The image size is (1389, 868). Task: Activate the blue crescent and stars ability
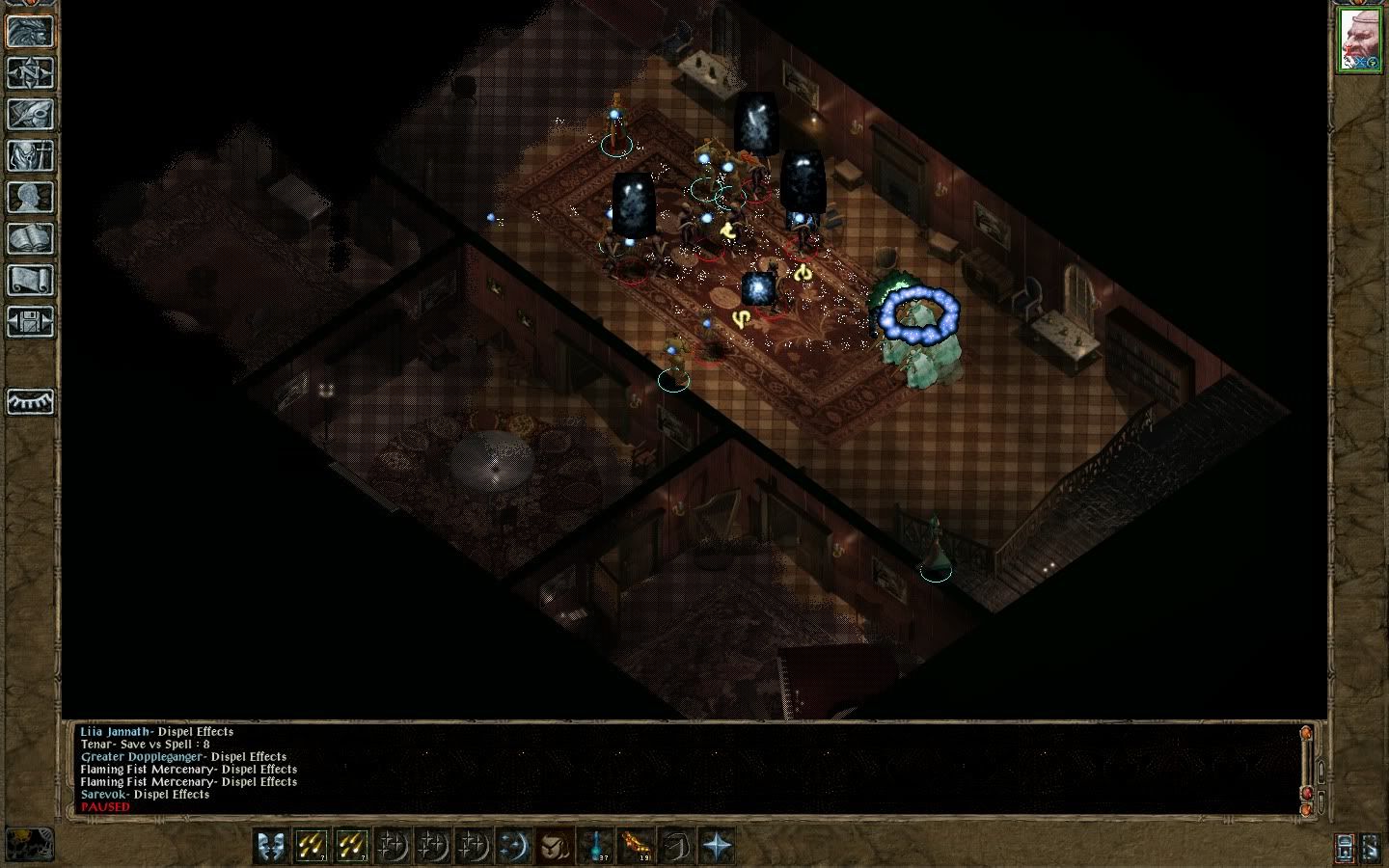(x=514, y=846)
